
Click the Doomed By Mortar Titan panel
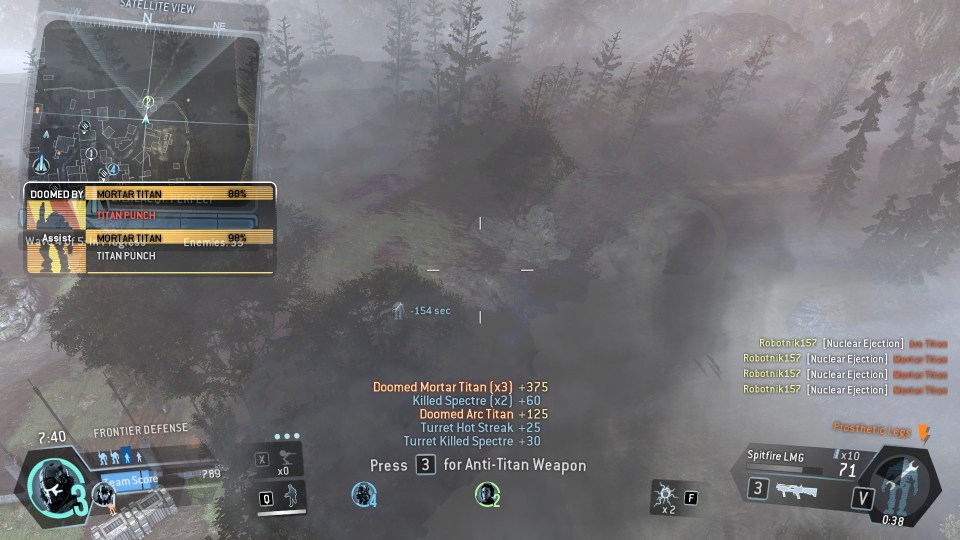150,203
